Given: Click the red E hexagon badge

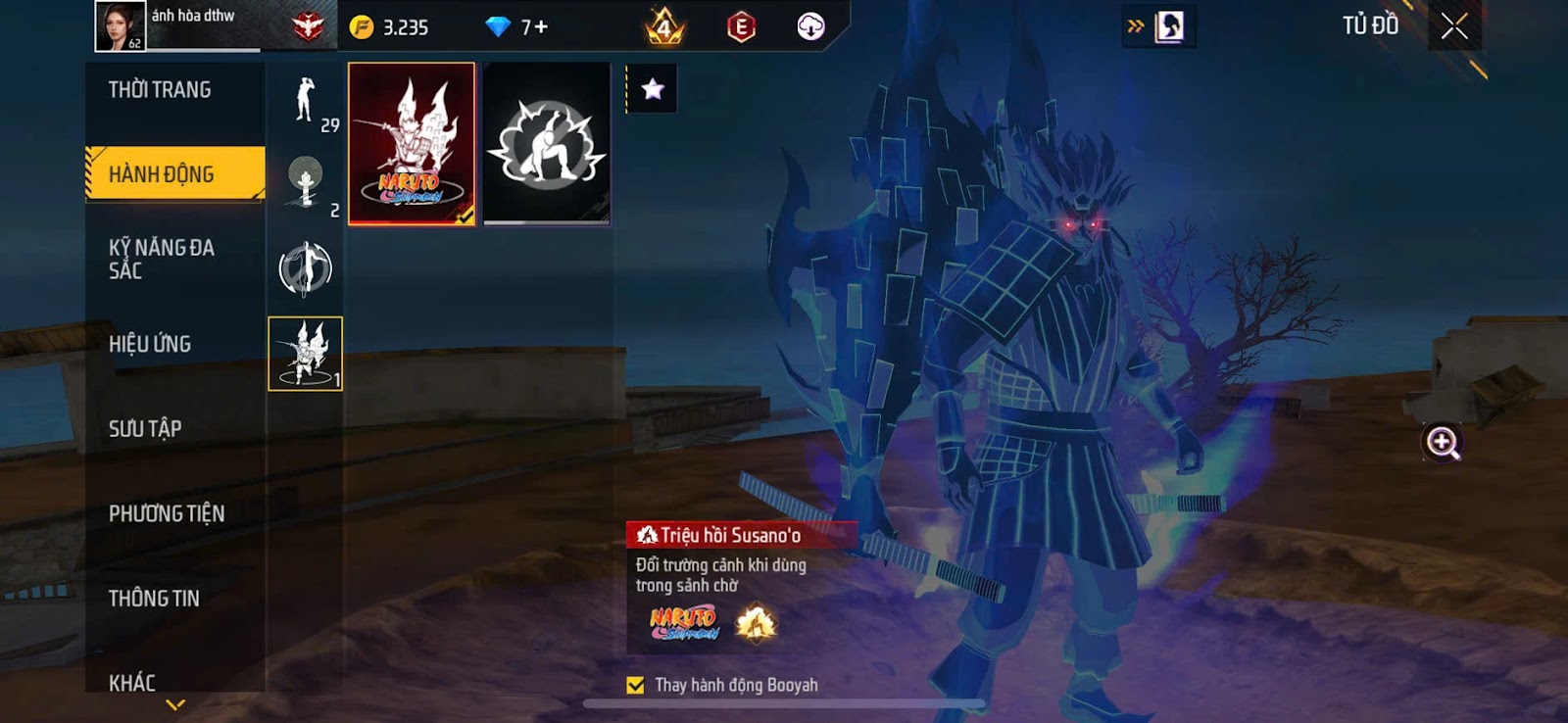Looking at the screenshot, I should pyautogui.click(x=741, y=27).
